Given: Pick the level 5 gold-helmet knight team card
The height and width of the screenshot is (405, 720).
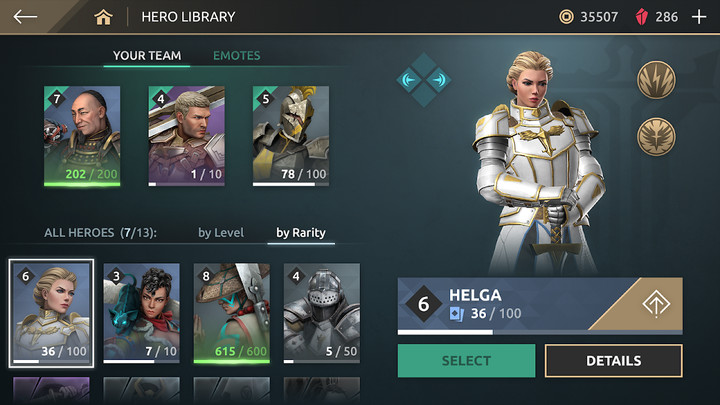Looking at the screenshot, I should pos(290,137).
